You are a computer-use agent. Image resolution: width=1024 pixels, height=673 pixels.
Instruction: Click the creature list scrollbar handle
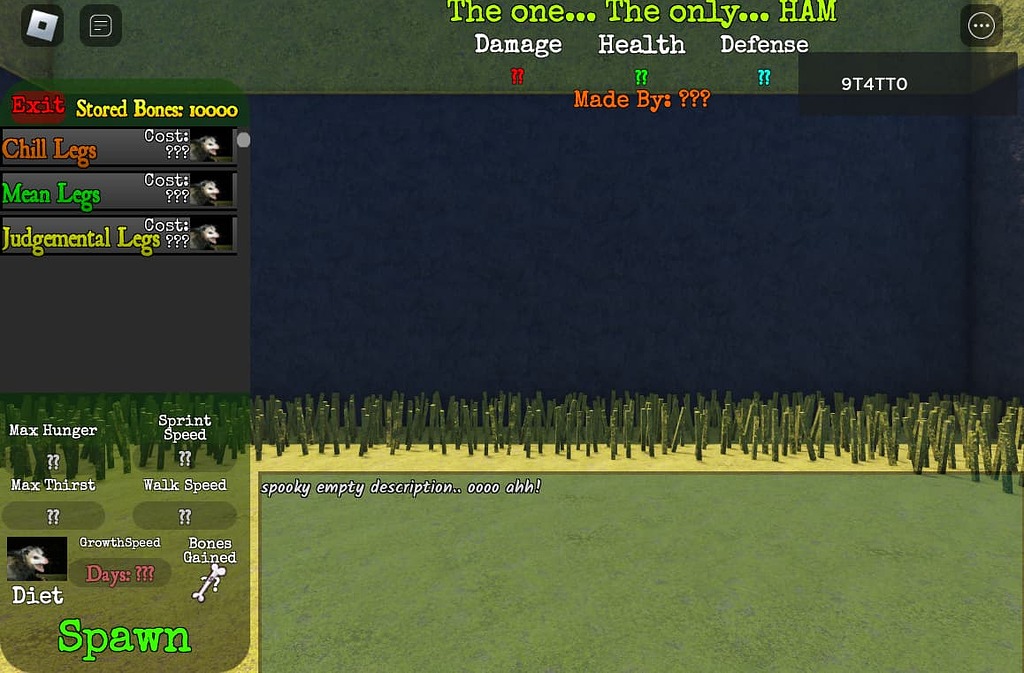click(243, 140)
